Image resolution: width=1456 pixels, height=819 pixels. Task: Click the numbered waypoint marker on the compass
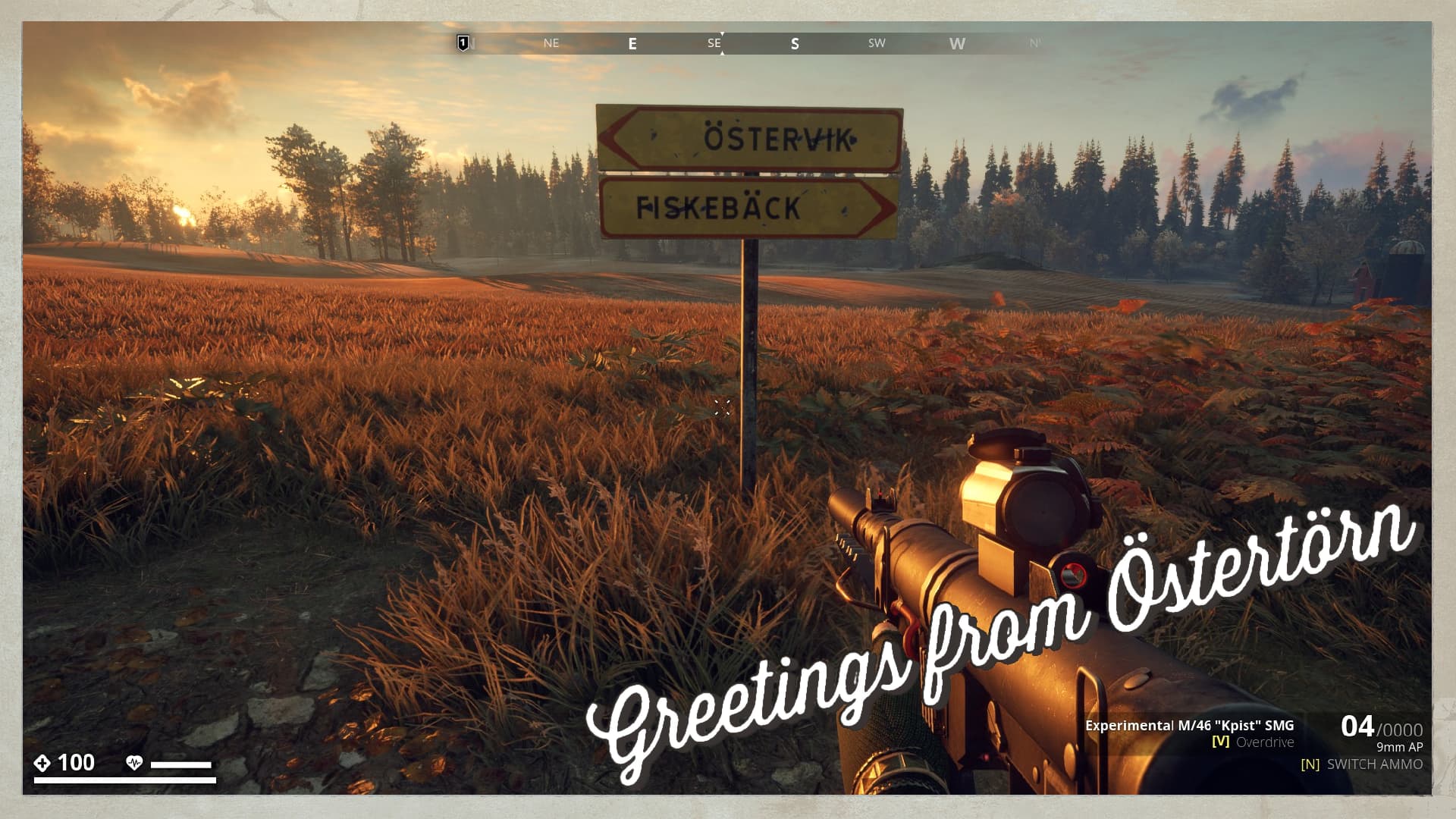pos(463,43)
